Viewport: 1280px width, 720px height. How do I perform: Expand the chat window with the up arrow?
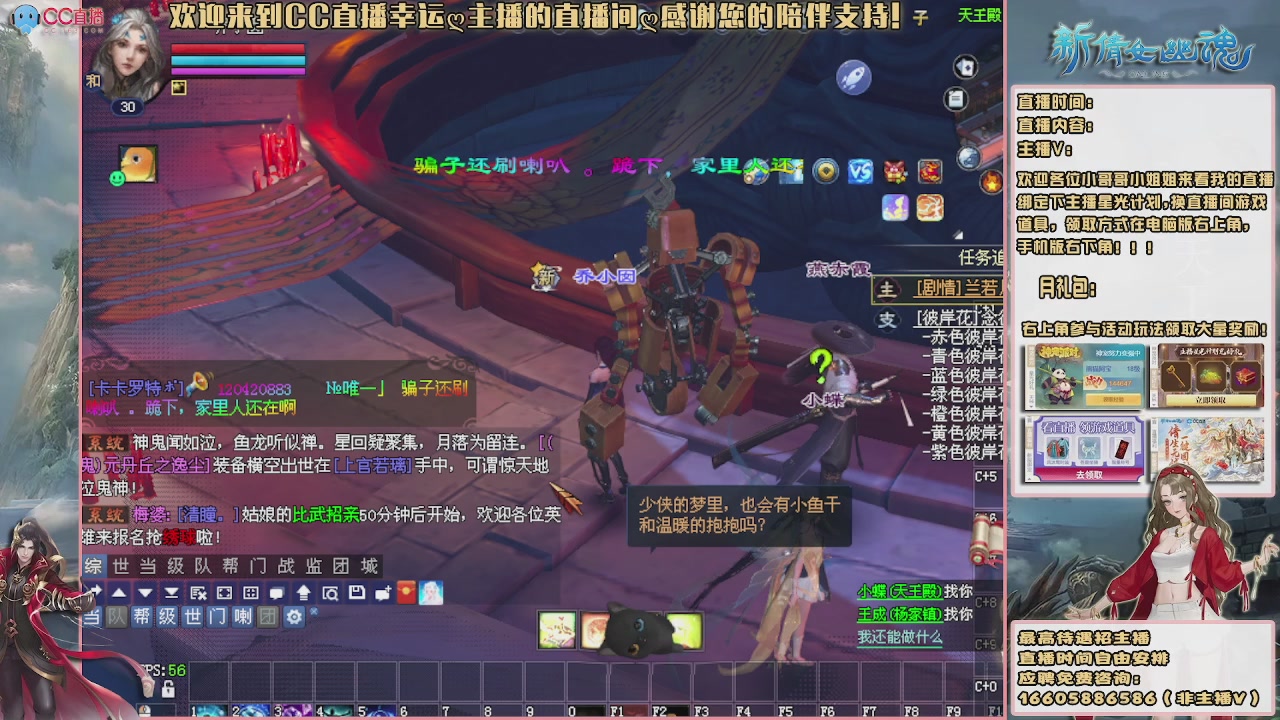[x=118, y=595]
